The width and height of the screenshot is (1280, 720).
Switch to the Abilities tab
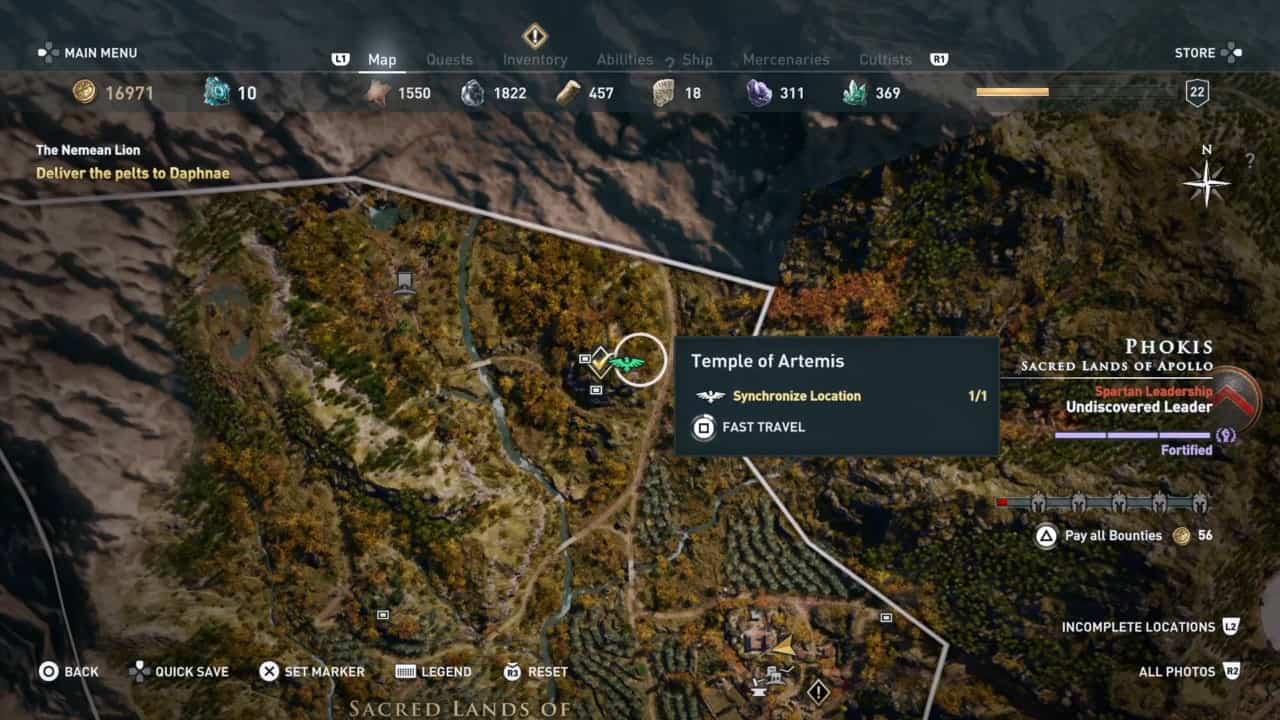pos(625,60)
